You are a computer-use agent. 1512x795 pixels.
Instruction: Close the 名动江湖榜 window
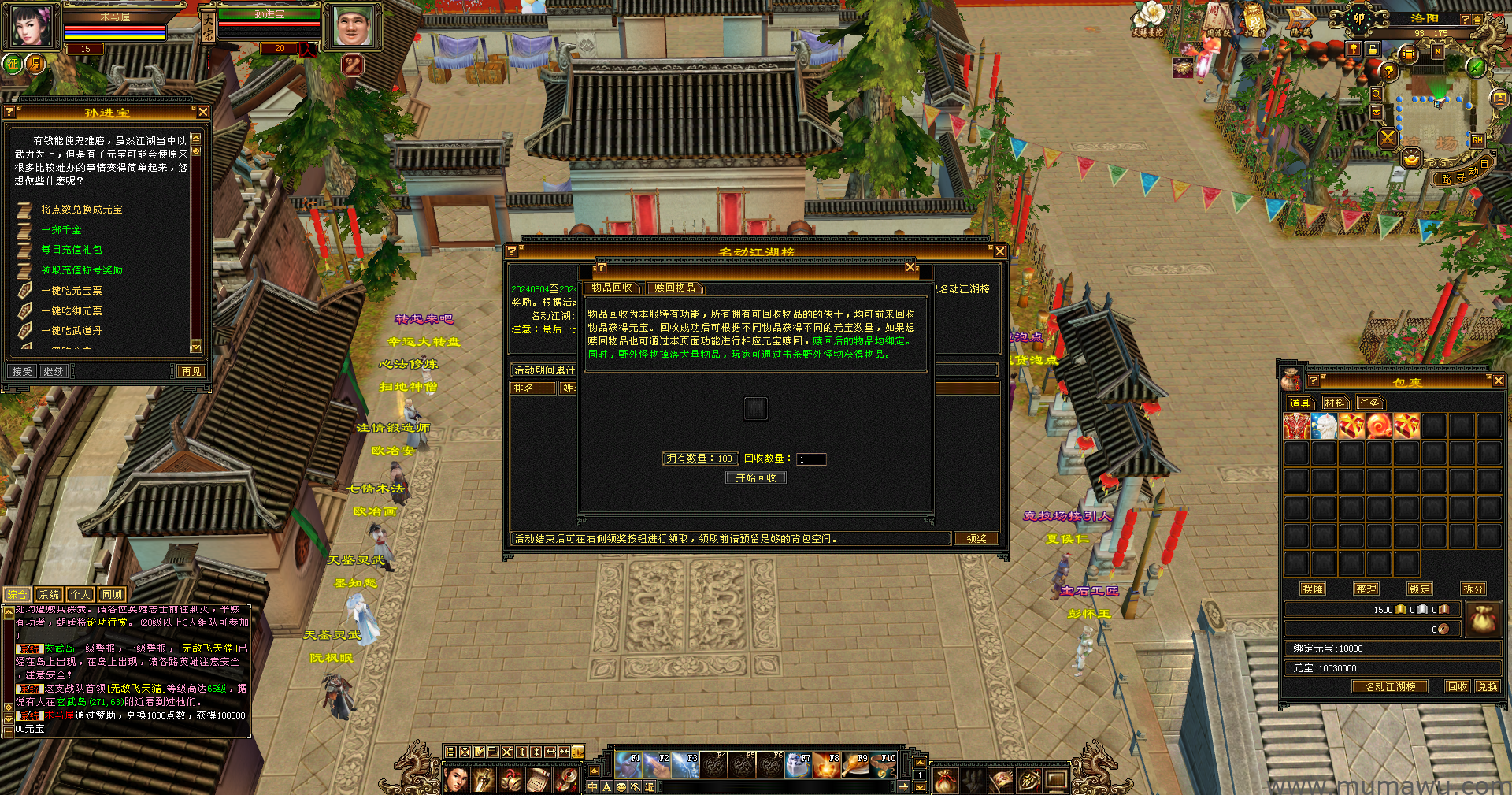999,251
